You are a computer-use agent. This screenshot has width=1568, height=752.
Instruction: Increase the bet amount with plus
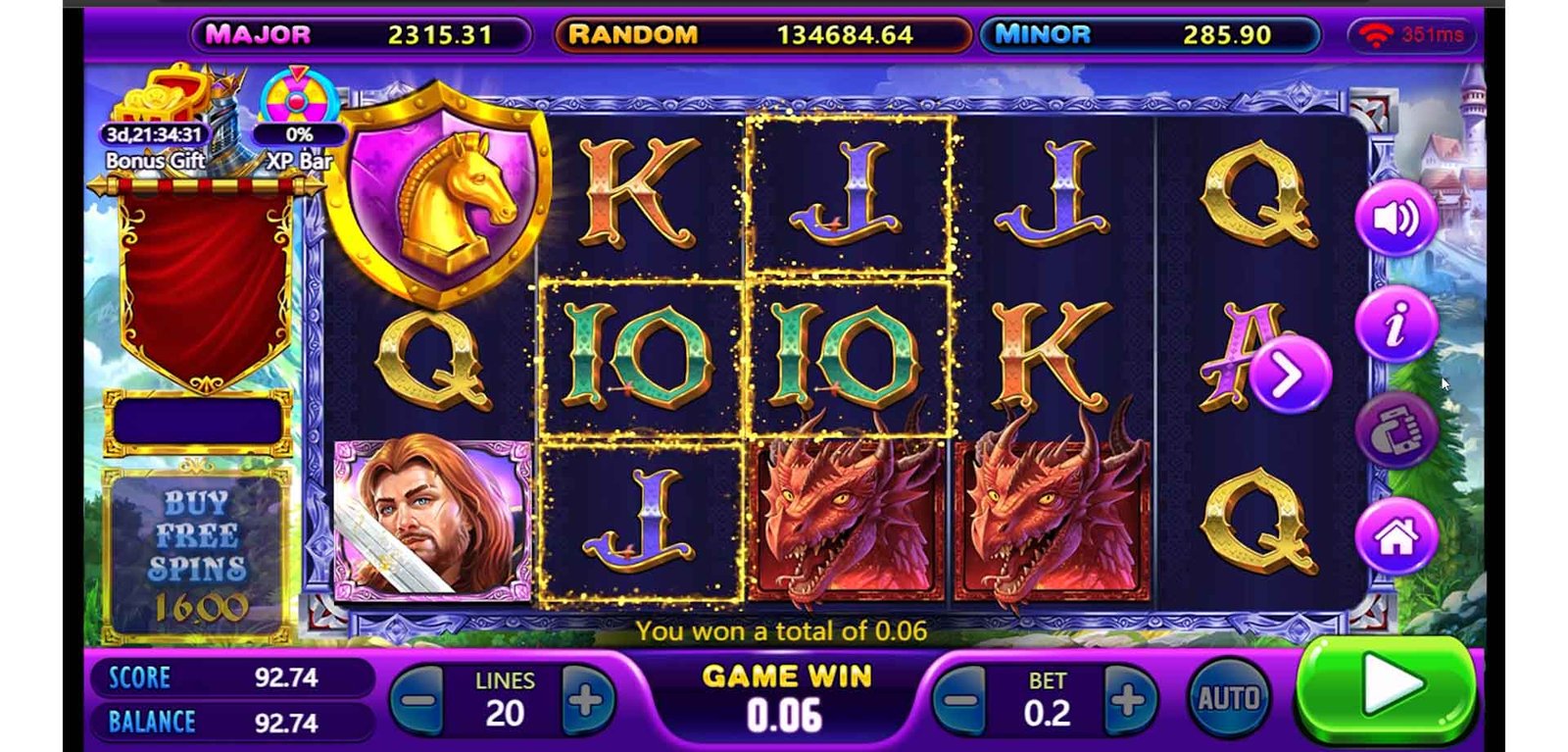click(1128, 700)
